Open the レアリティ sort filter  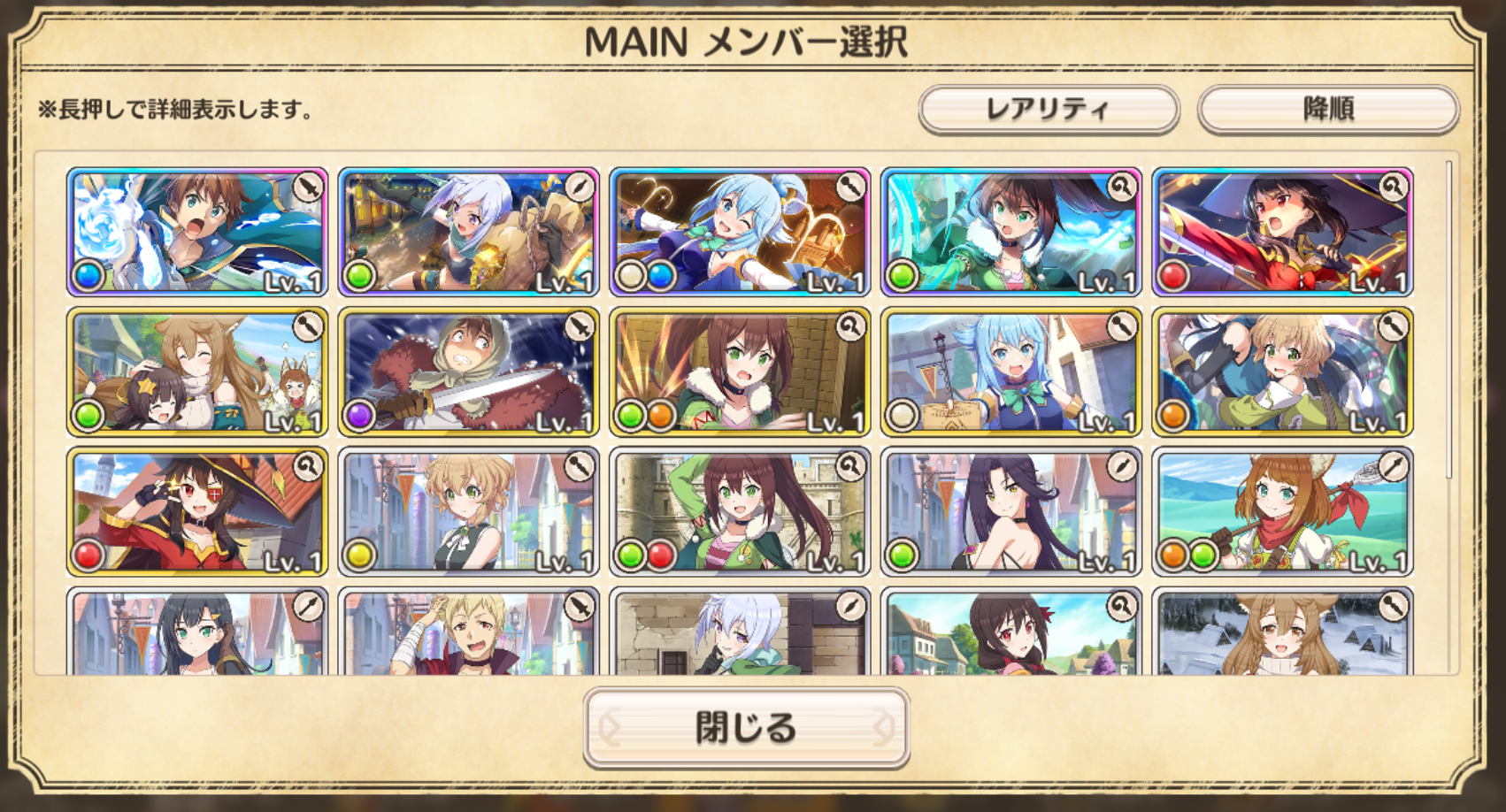pos(1049,110)
